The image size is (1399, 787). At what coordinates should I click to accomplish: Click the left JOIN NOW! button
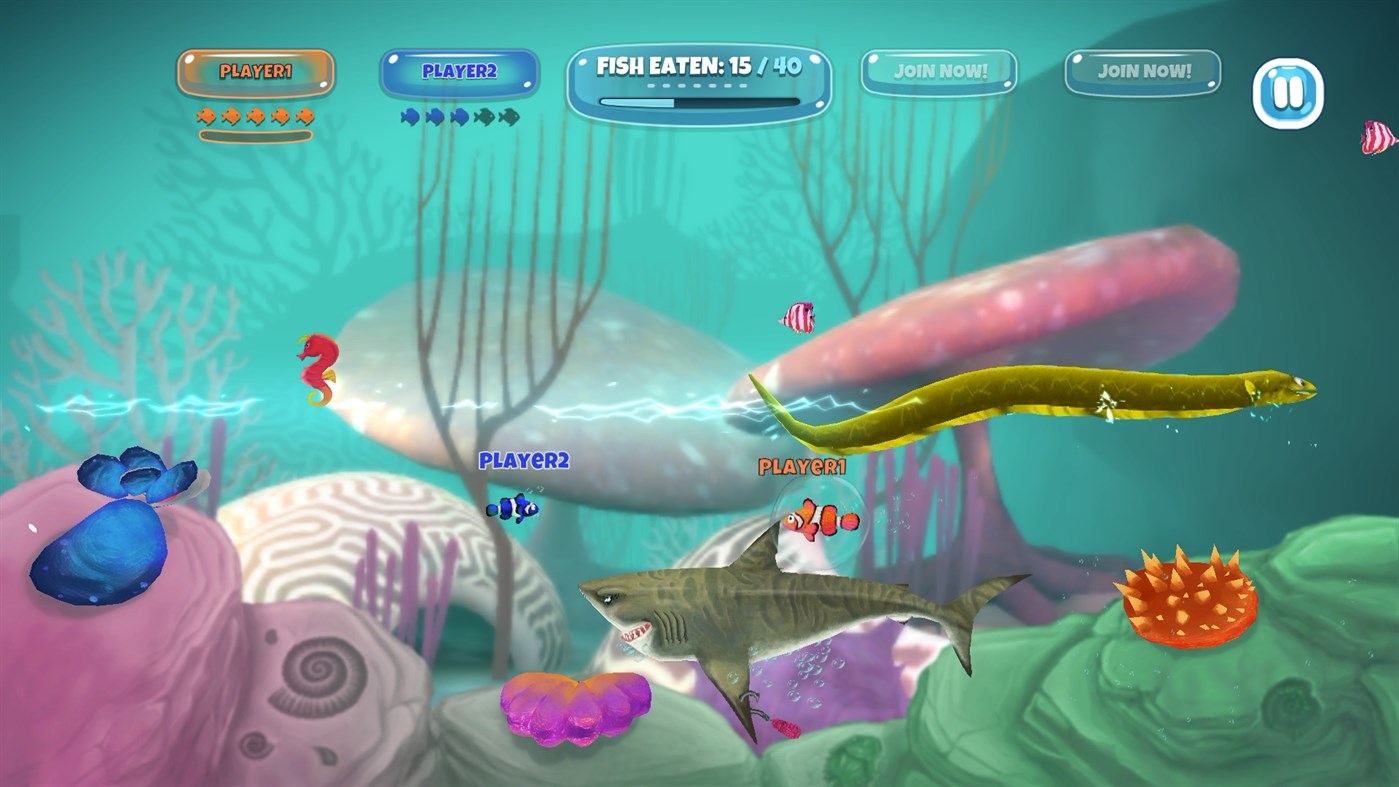coord(940,71)
